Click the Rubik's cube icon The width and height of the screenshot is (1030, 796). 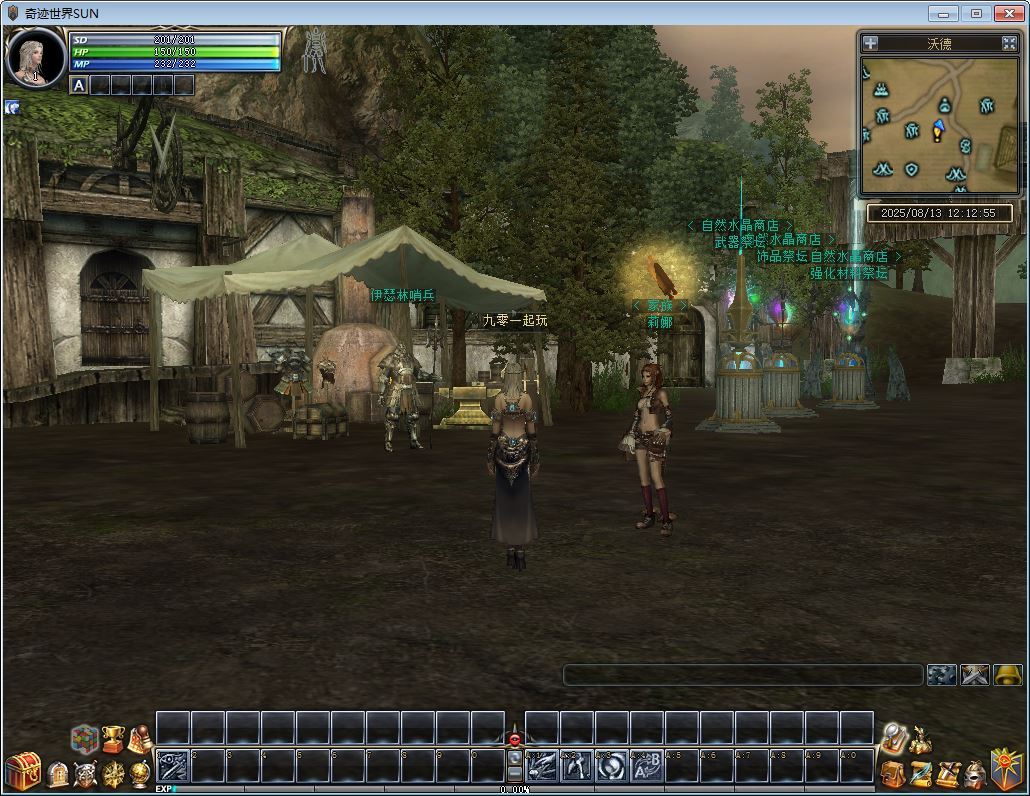pos(84,739)
